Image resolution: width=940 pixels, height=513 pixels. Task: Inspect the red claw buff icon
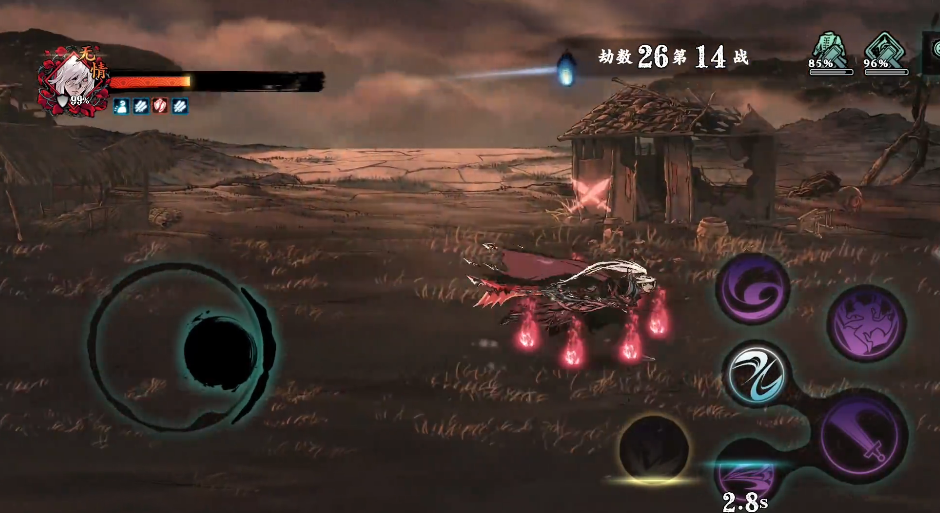[160, 105]
